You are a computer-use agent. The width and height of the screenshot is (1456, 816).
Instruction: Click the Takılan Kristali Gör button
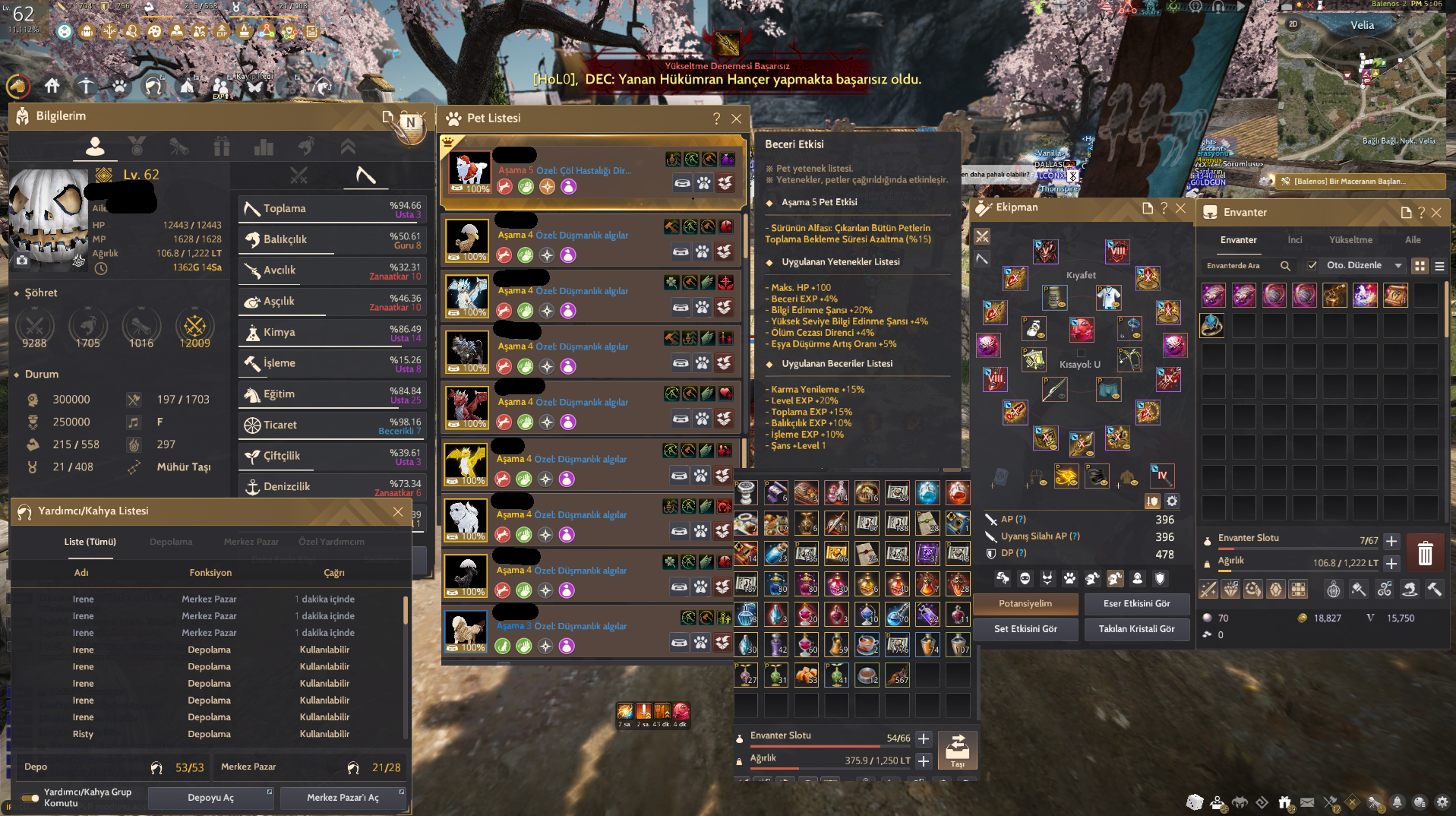(x=1137, y=629)
